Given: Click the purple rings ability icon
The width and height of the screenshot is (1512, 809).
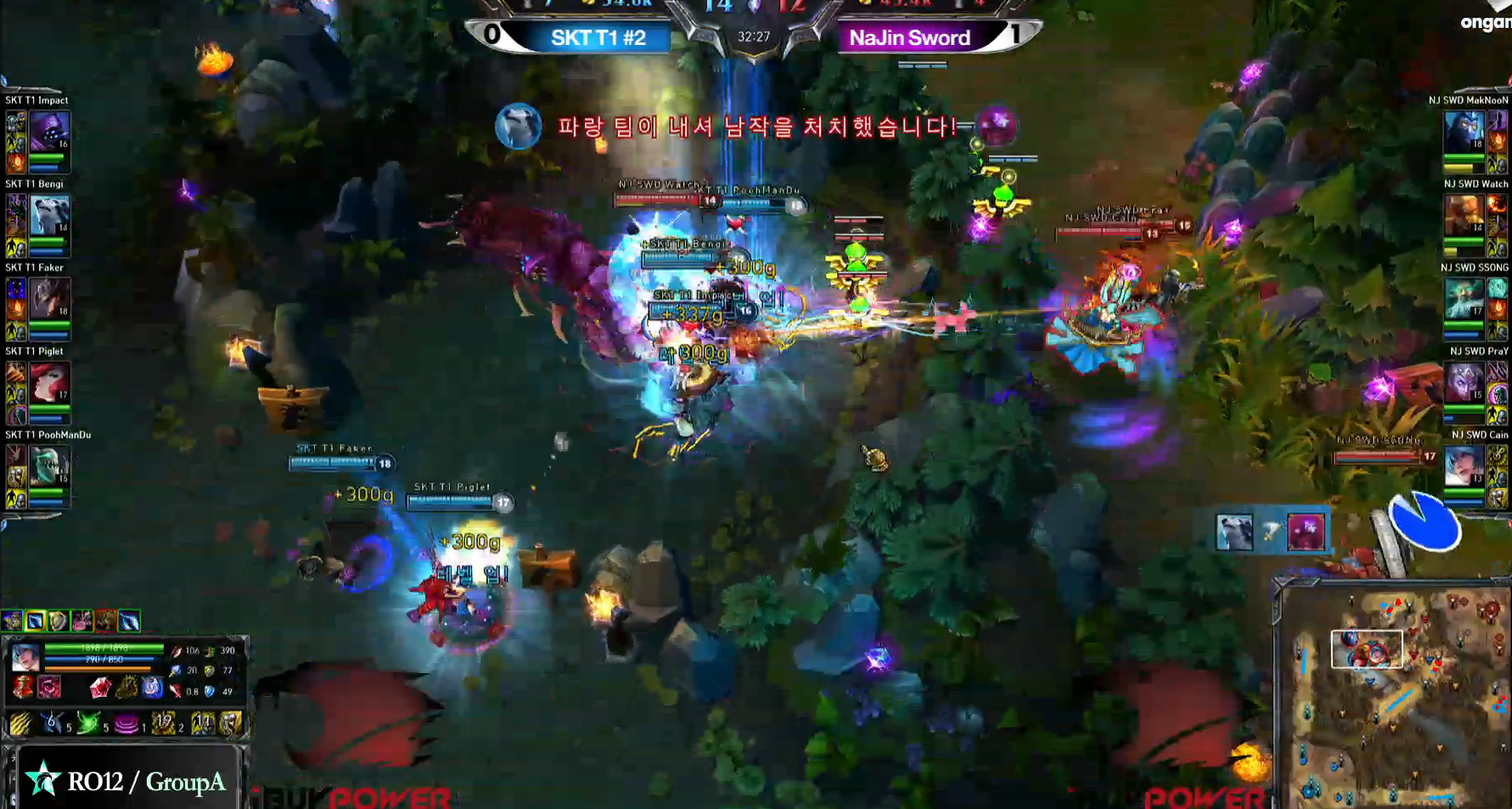Looking at the screenshot, I should (126, 723).
